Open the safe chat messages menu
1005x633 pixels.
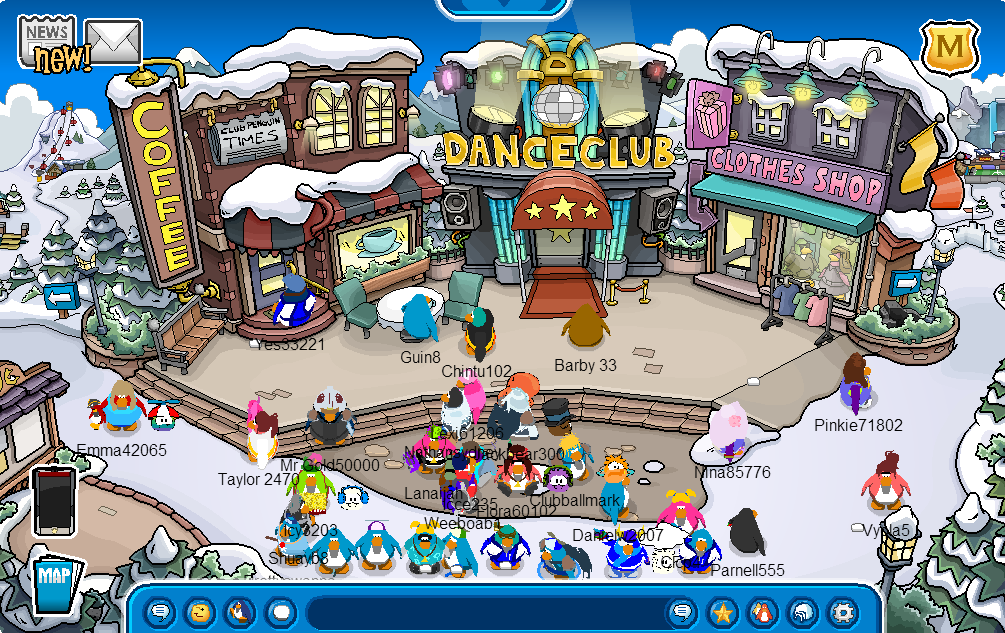160,612
